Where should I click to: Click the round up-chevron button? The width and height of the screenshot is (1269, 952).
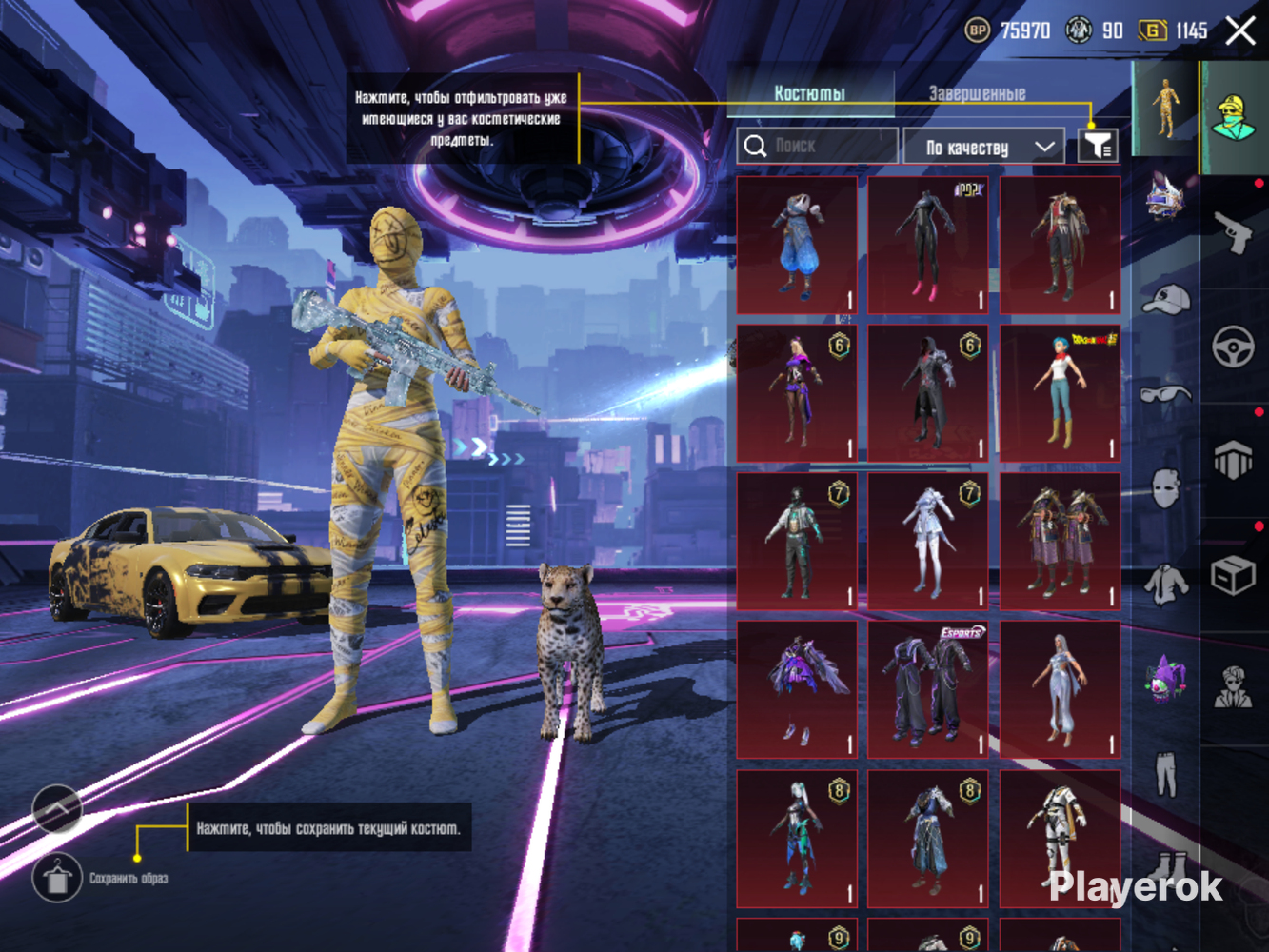pos(57,808)
